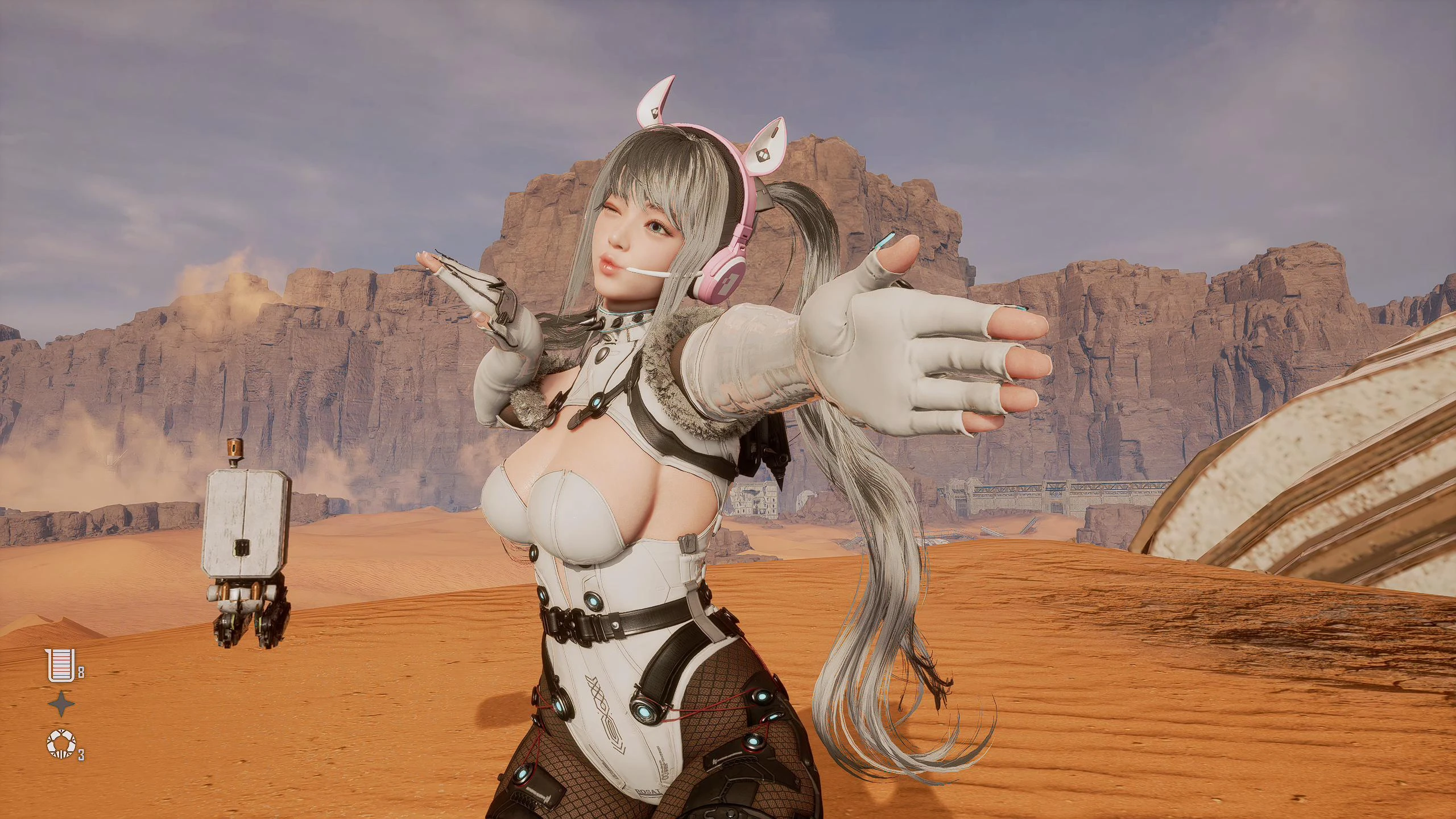The width and height of the screenshot is (1456, 819).
Task: Click the circular grenade icon showing 3
Action: coord(61,744)
